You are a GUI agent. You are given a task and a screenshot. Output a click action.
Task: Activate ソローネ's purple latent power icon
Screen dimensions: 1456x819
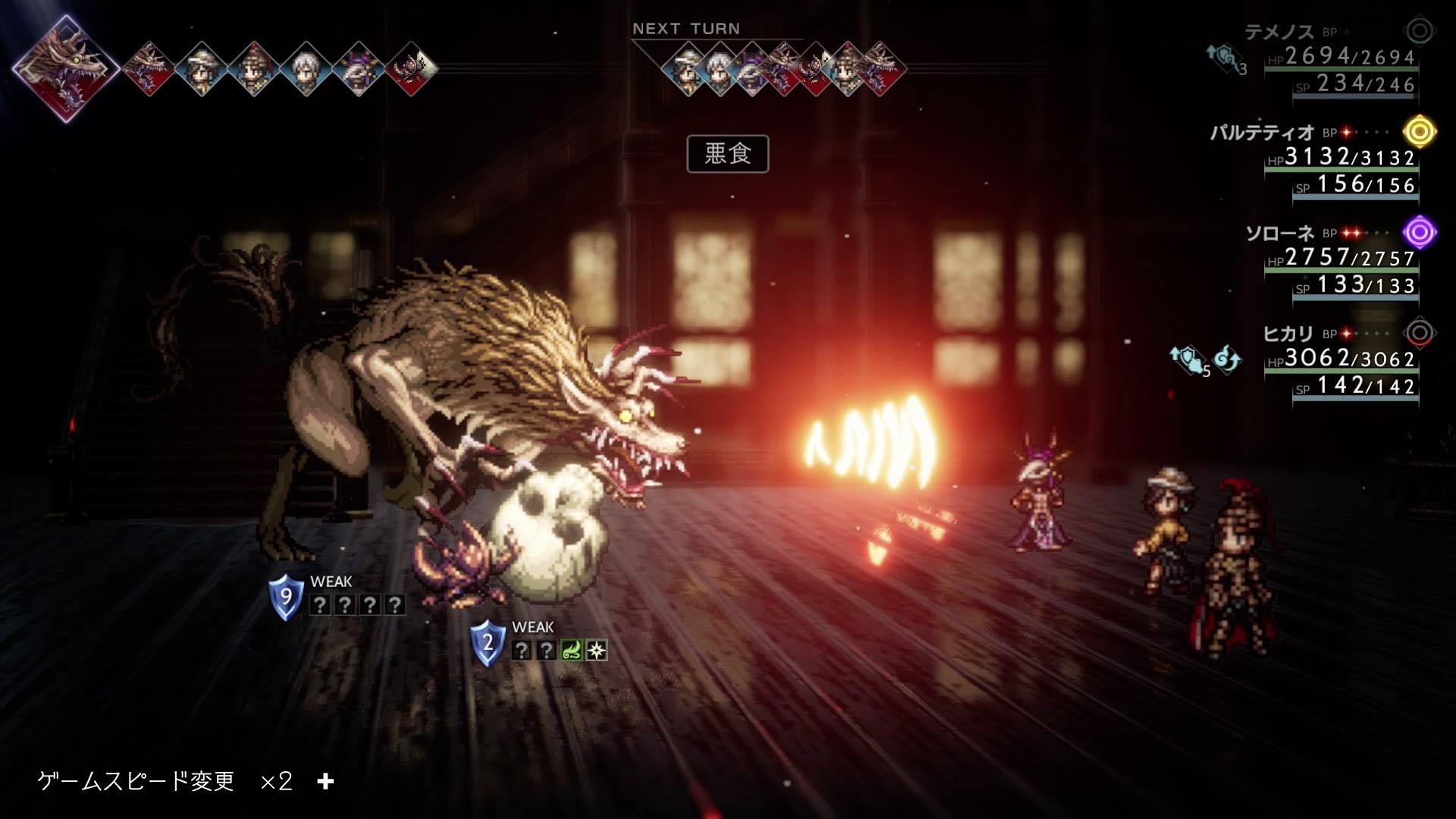(x=1419, y=232)
